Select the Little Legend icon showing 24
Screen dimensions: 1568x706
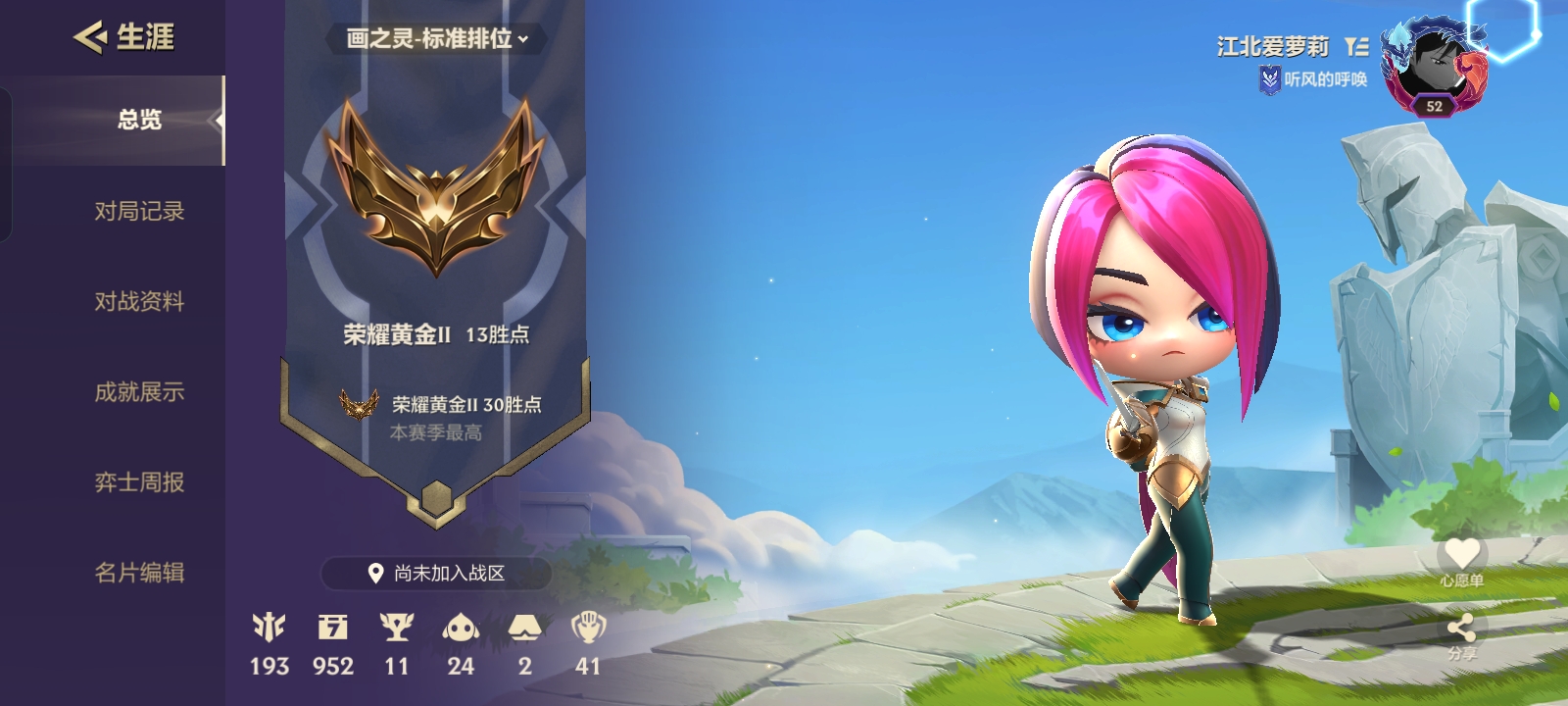[x=461, y=628]
